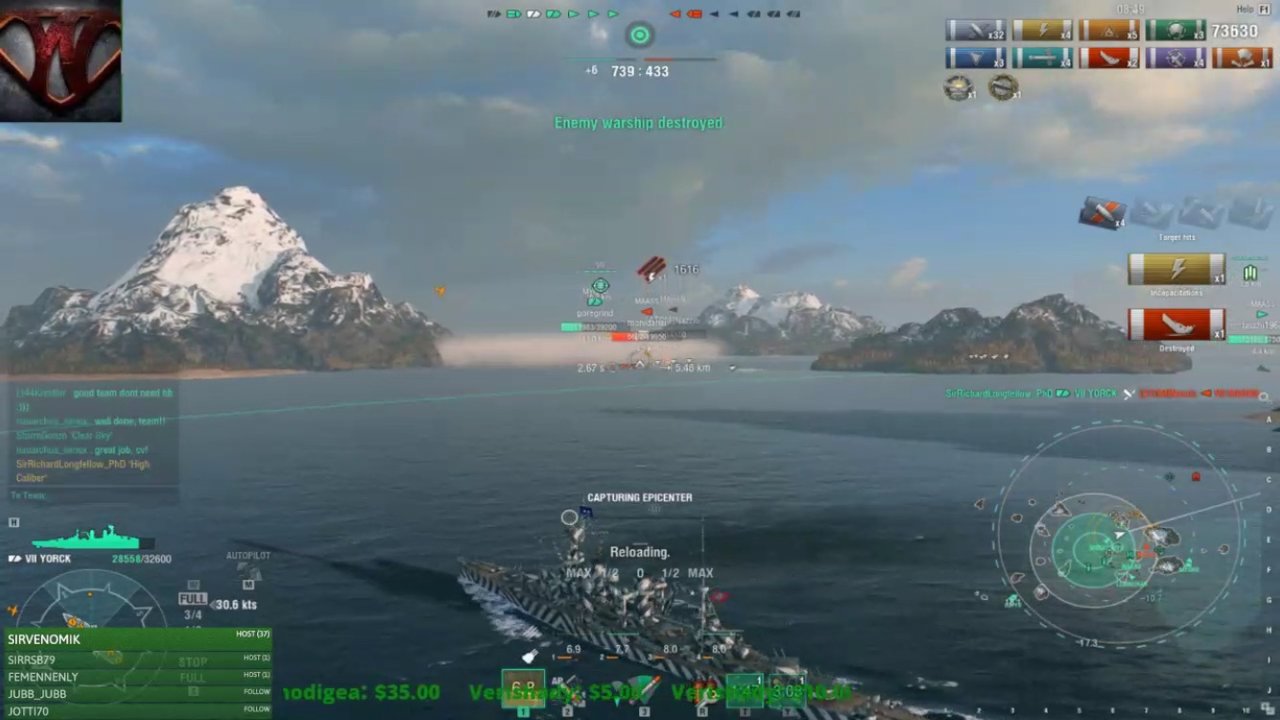Switch to AP shells in slot 2
Viewport: 1280px width, 720px height.
pos(566,690)
